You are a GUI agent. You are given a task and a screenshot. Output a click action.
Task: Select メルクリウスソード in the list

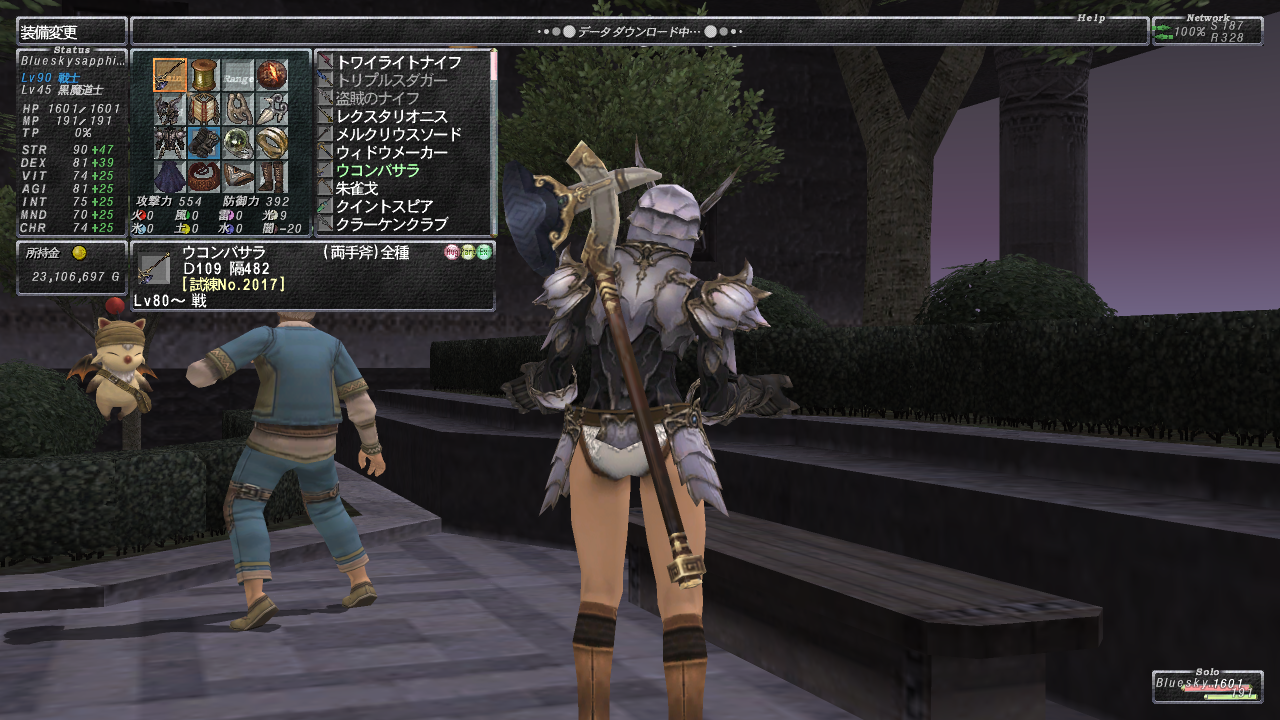[398, 134]
